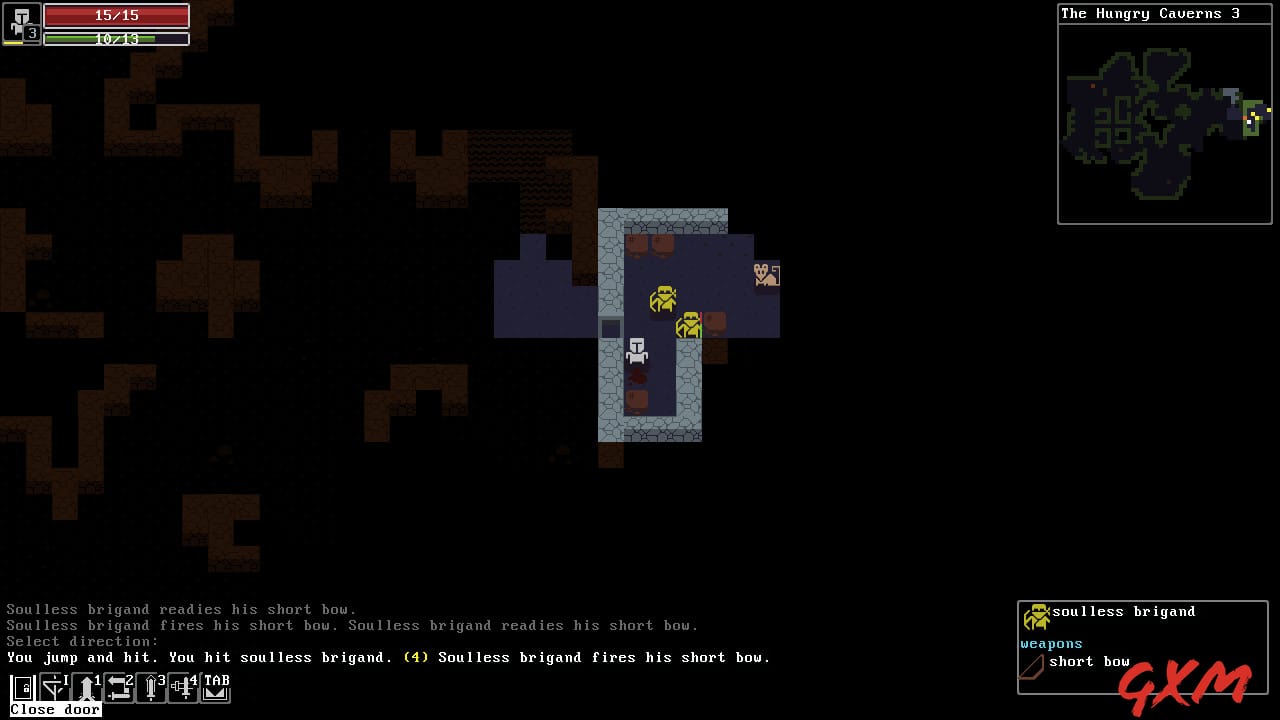Click the crossbow ability icon labeled 4
Image resolution: width=1280 pixels, height=720 pixels.
point(183,687)
